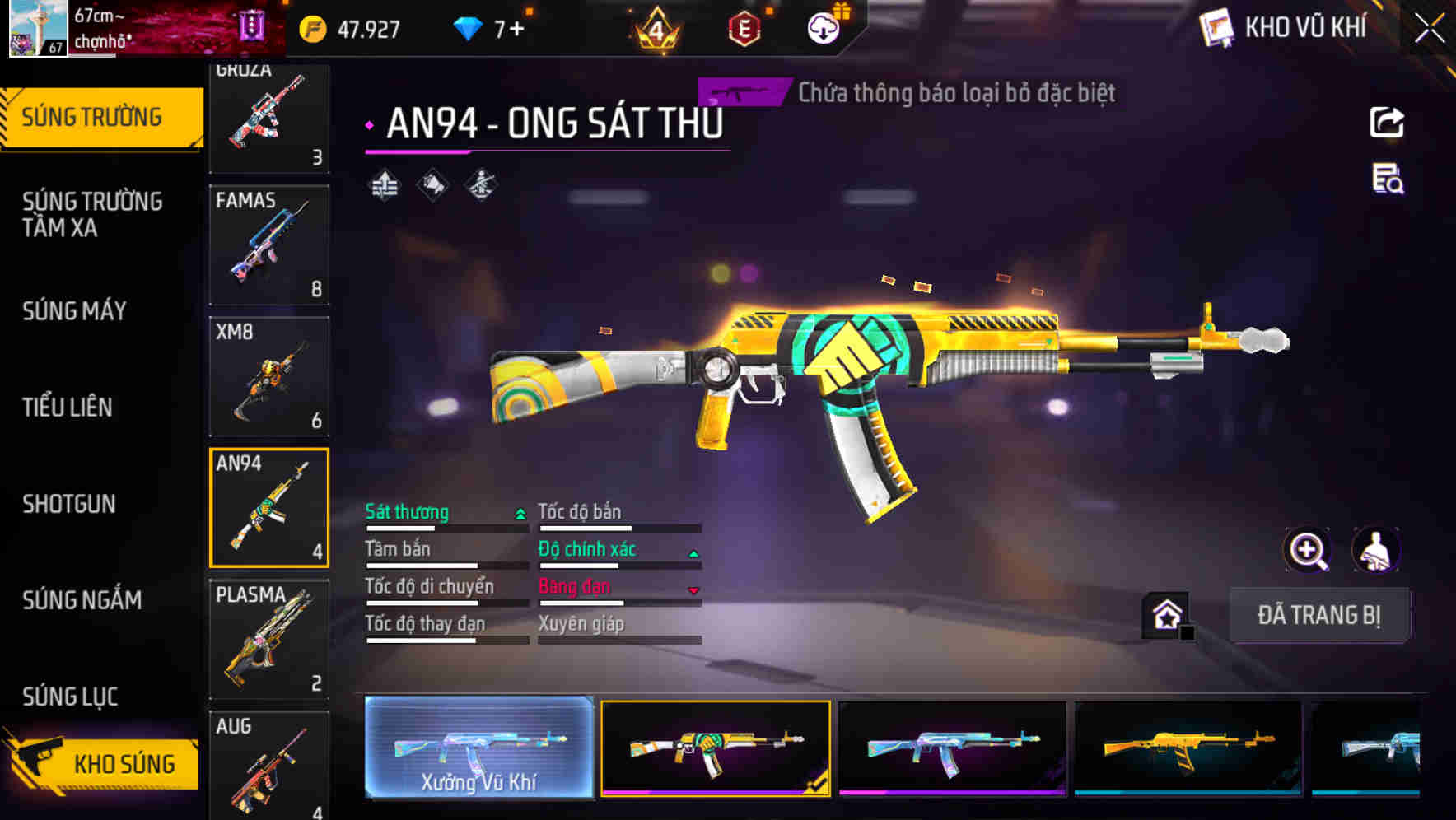Show the Shotgun weapon category

pyautogui.click(x=69, y=504)
